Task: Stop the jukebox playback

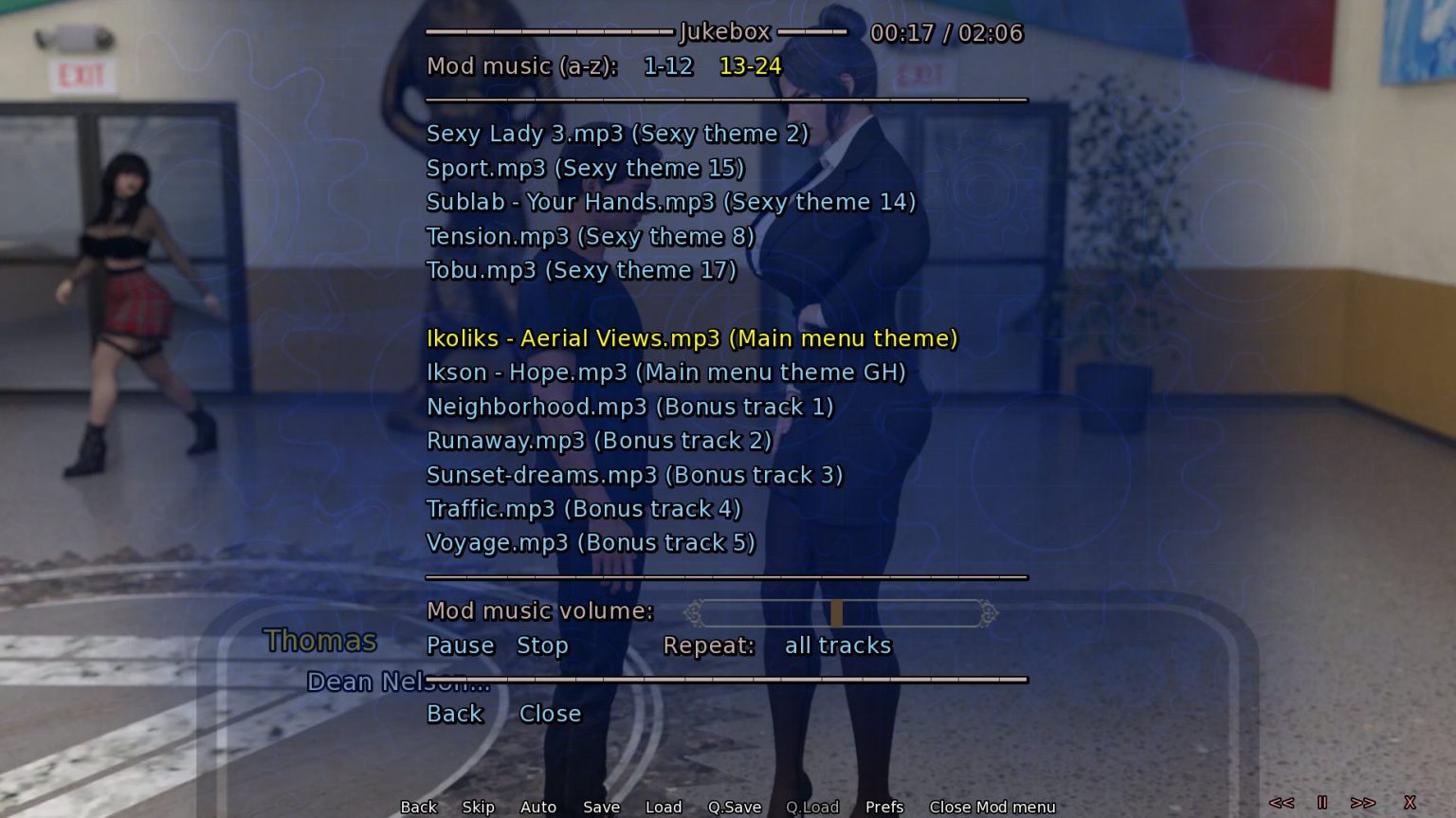Action: [x=542, y=645]
